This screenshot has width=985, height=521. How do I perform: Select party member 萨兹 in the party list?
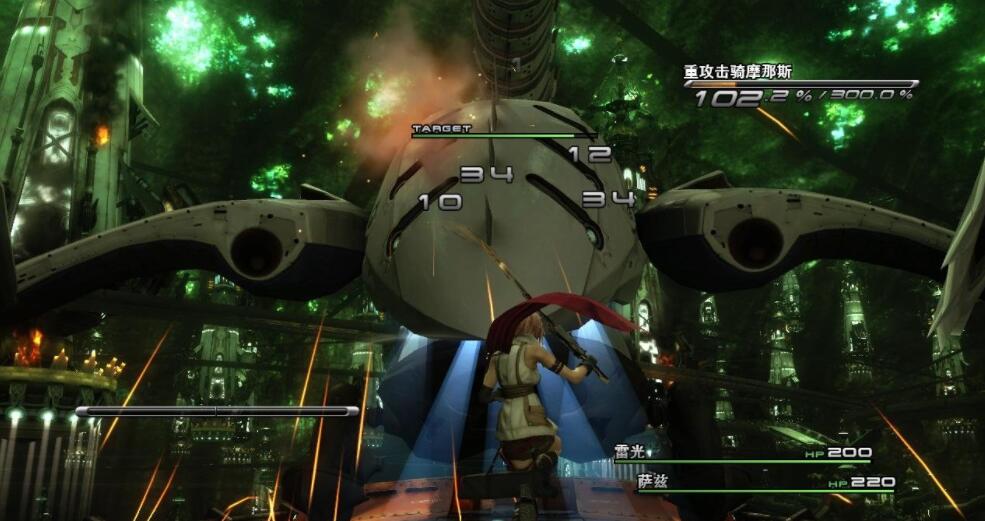pos(652,482)
